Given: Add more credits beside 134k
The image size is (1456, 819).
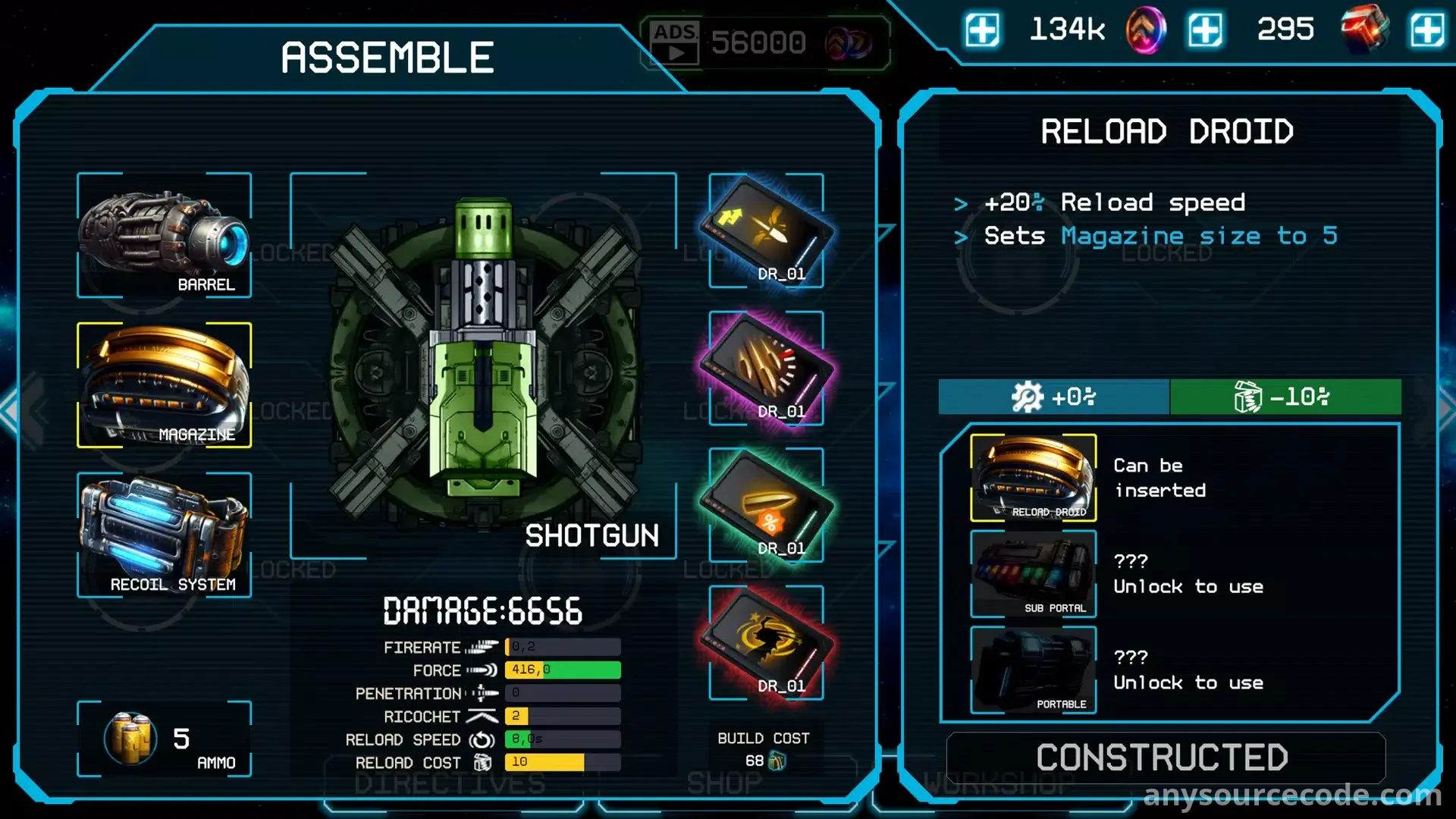Looking at the screenshot, I should pos(982,31).
